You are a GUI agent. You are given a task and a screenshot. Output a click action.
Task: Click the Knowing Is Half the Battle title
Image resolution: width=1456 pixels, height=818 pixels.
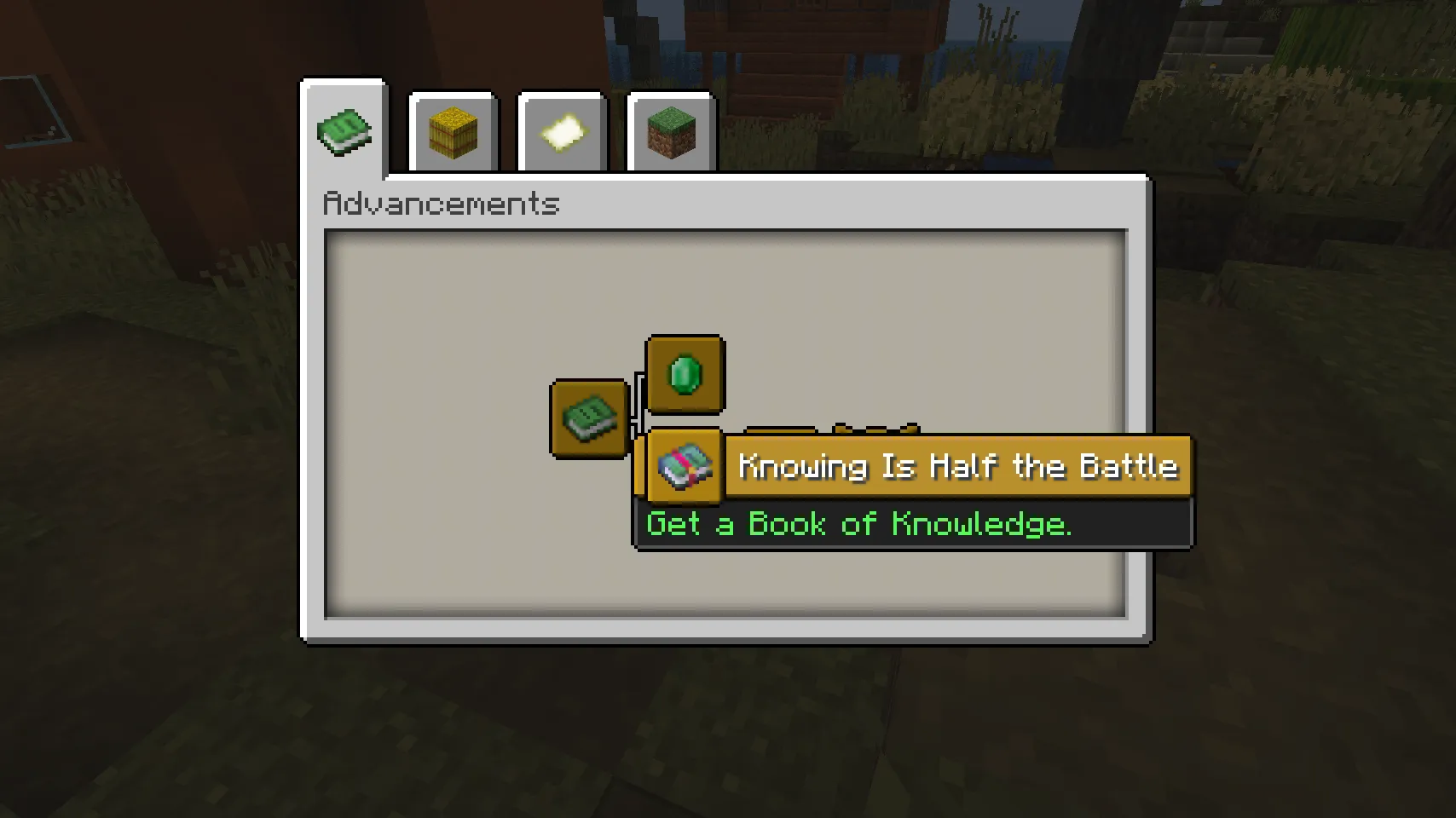[956, 466]
